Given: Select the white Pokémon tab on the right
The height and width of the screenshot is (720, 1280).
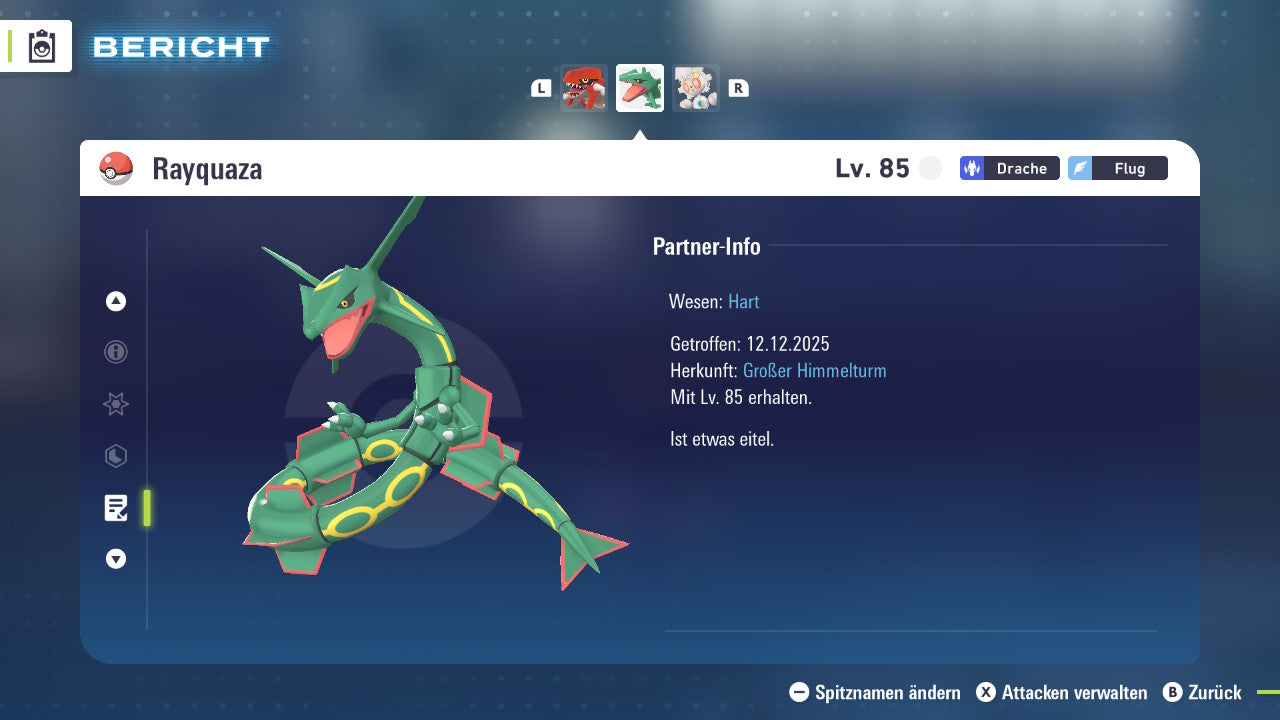Looking at the screenshot, I should pyautogui.click(x=696, y=88).
